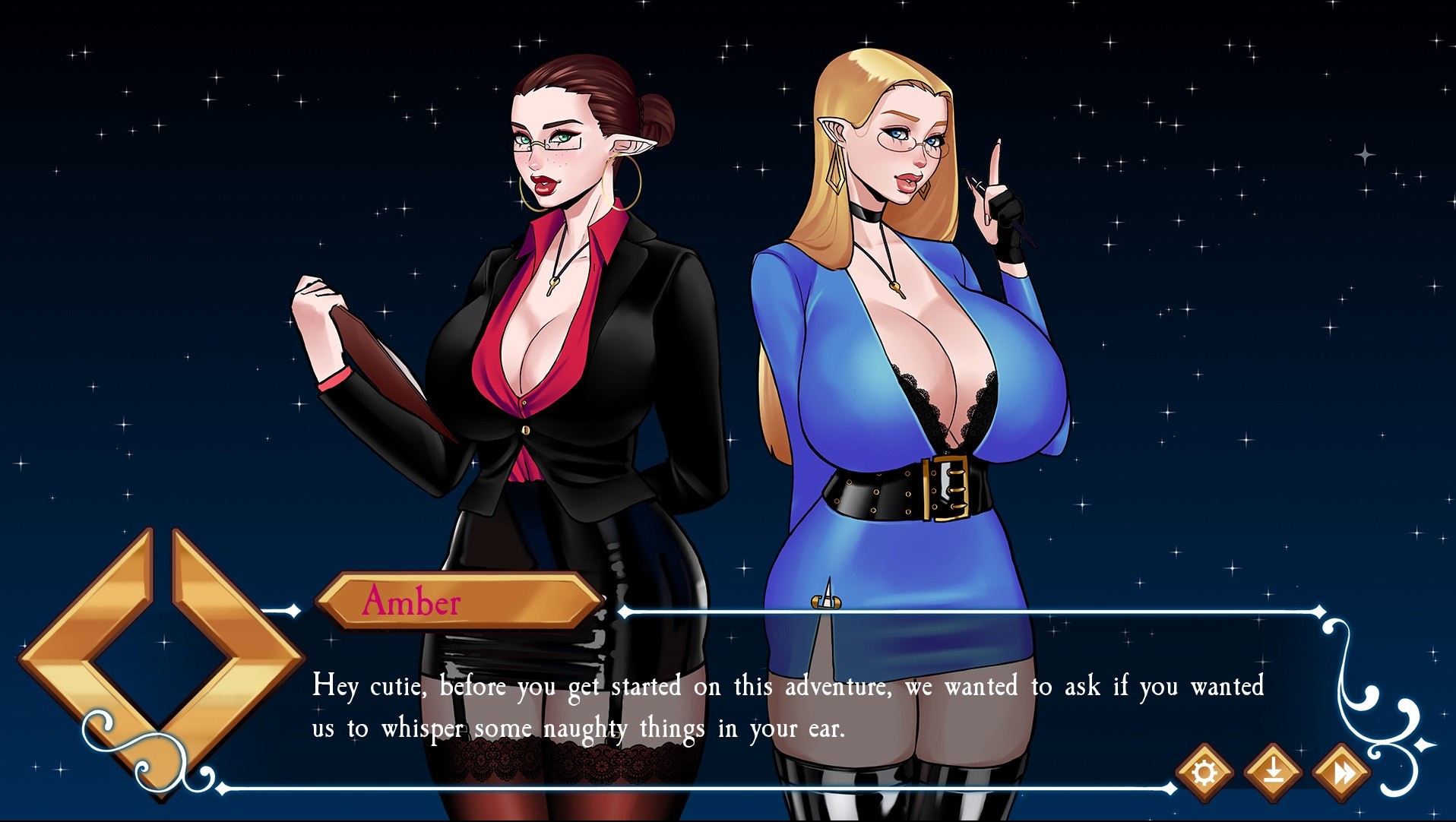The height and width of the screenshot is (822, 1456).
Task: Activate the fast-forward skip button
Action: 1343,773
